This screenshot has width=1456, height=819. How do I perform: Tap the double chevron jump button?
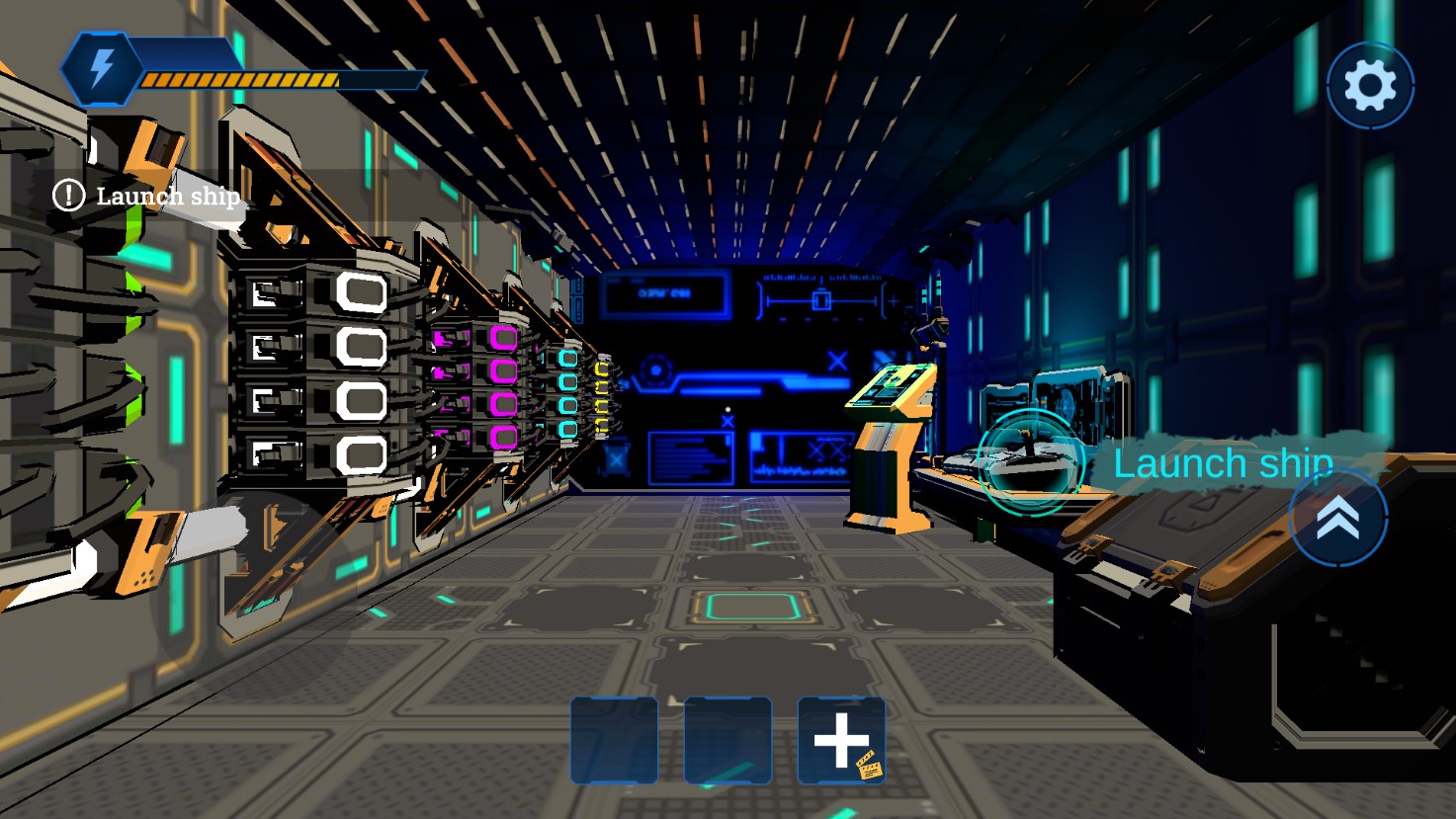click(1337, 518)
